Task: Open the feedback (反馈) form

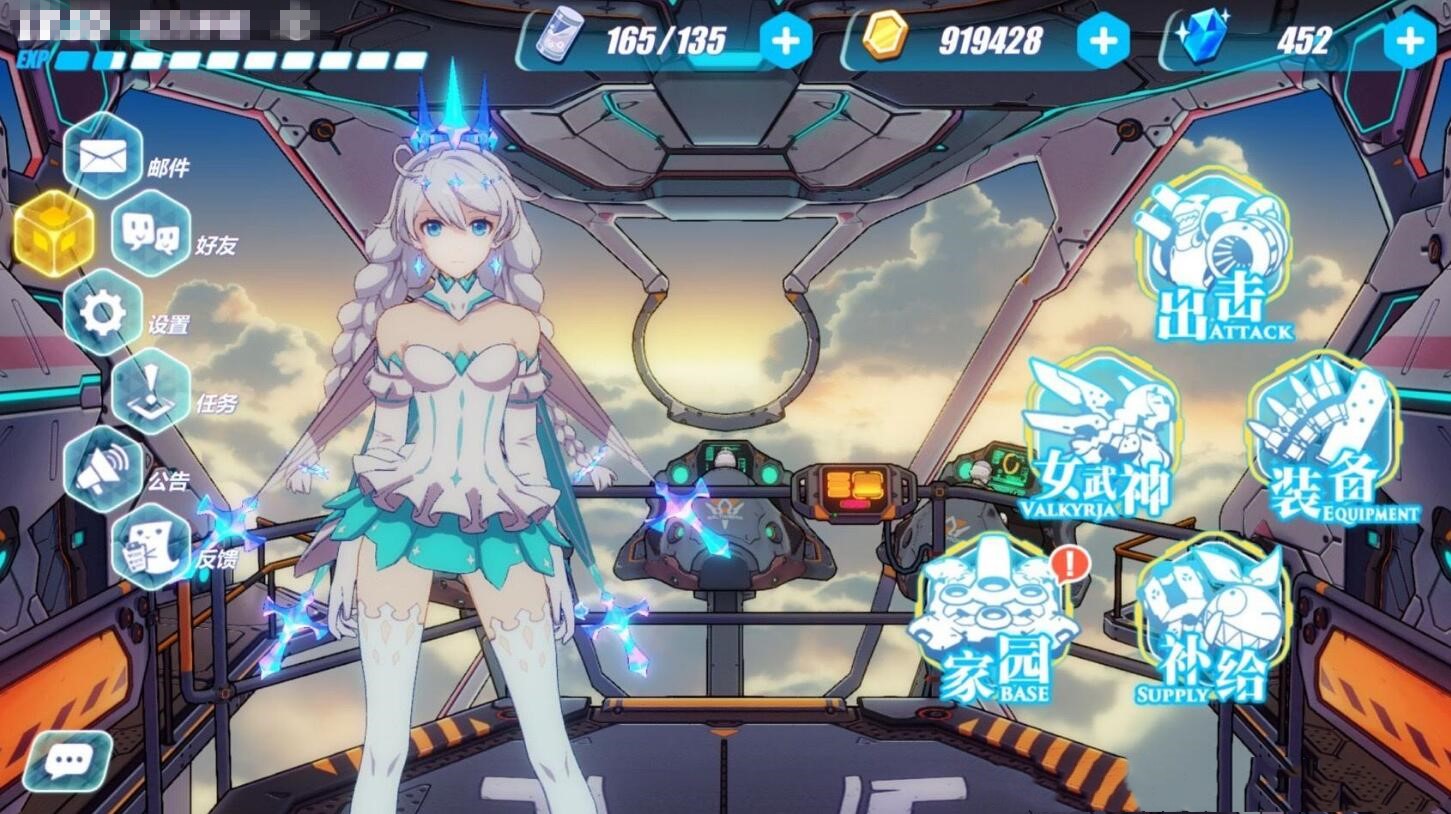Action: click(151, 546)
